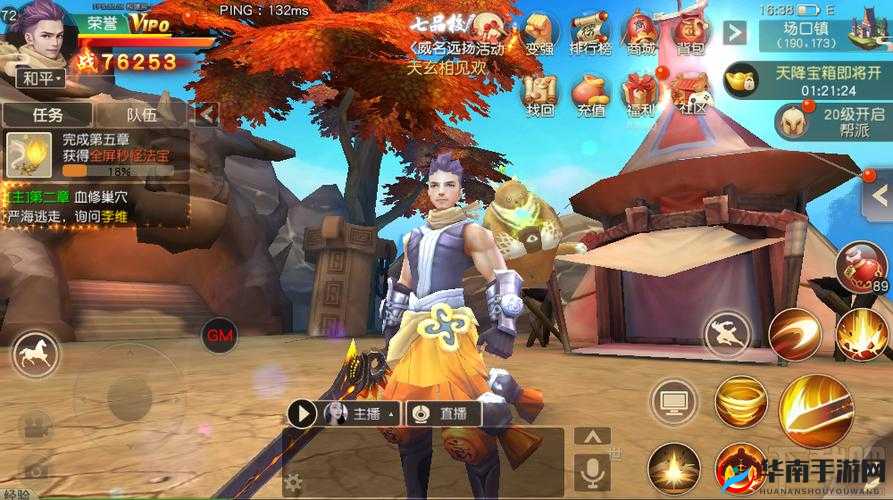This screenshot has width=893, height=500.
Task: Open the 找回 recovery menu
Action: [x=539, y=95]
